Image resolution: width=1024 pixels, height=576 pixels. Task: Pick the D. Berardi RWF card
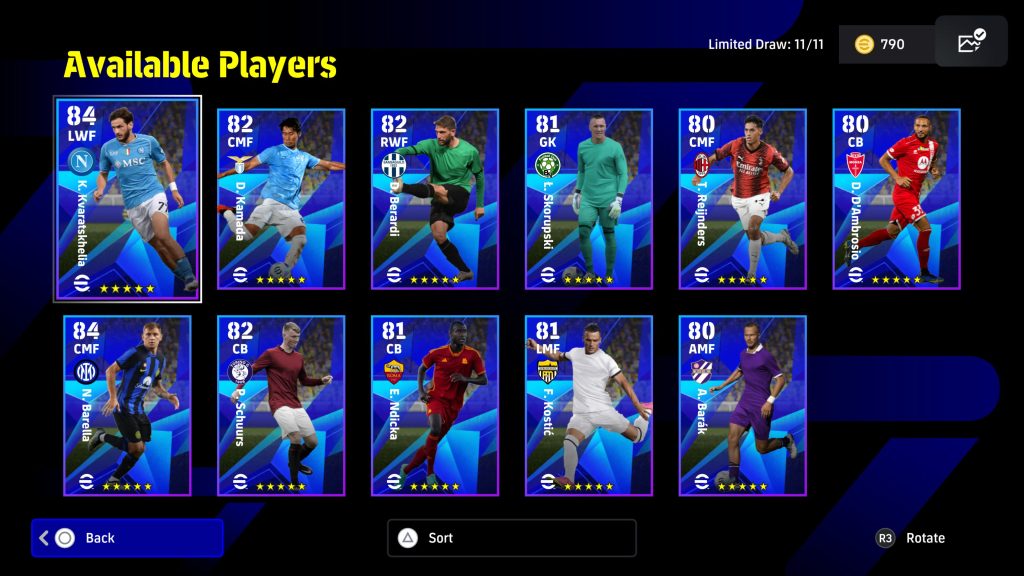(435, 198)
